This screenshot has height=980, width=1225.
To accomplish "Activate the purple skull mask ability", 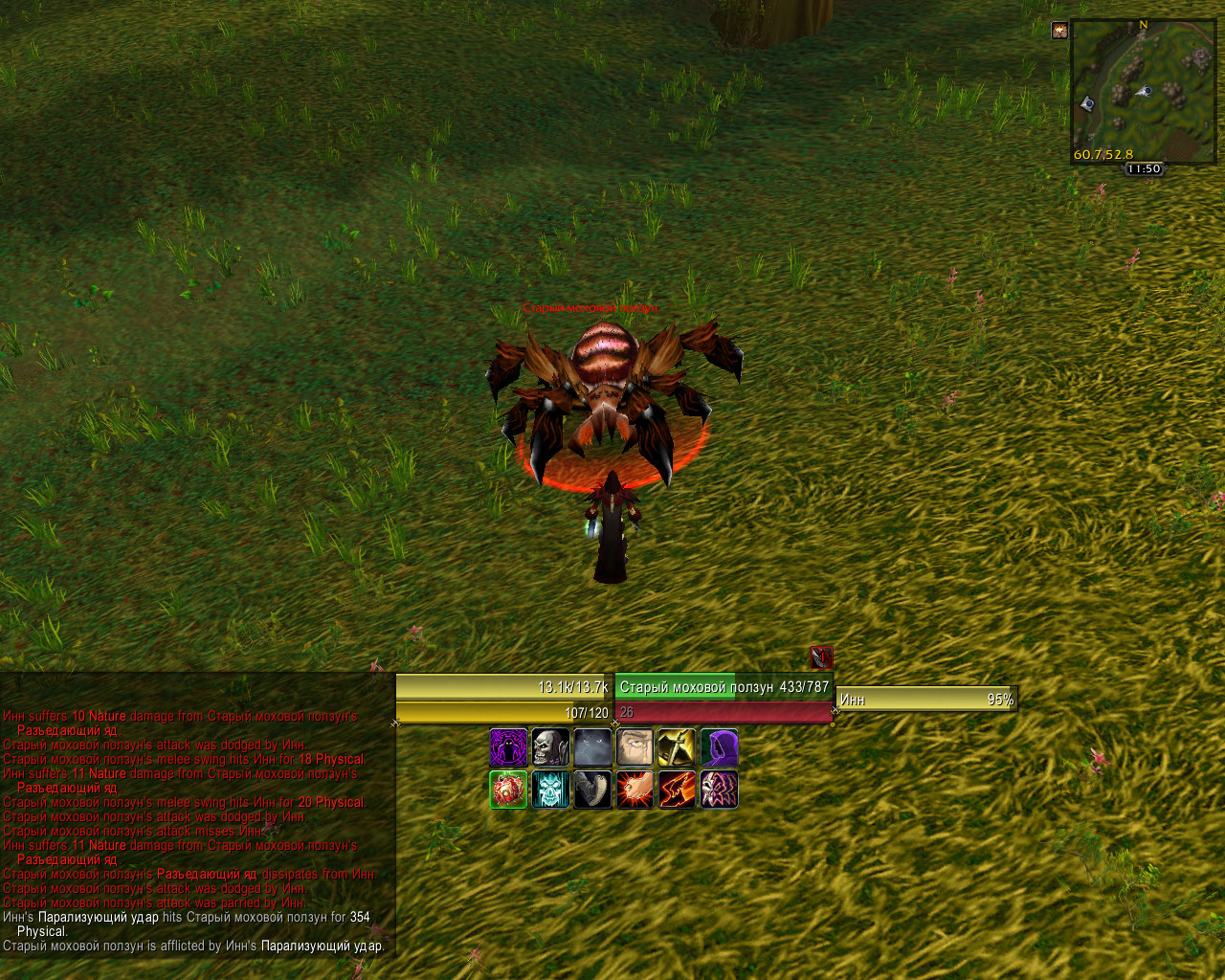I will [x=719, y=790].
